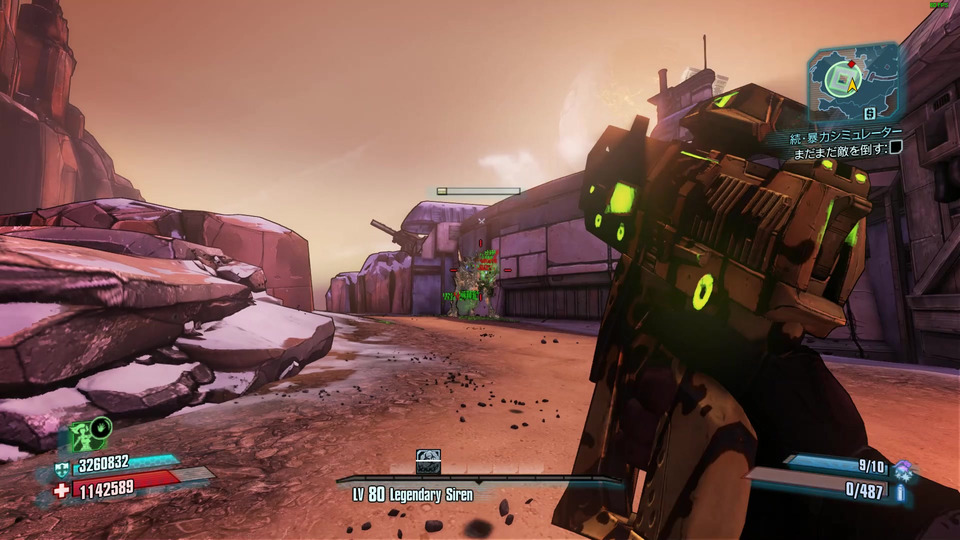Open the minimap in the corner
This screenshot has width=960, height=540.
pyautogui.click(x=852, y=81)
